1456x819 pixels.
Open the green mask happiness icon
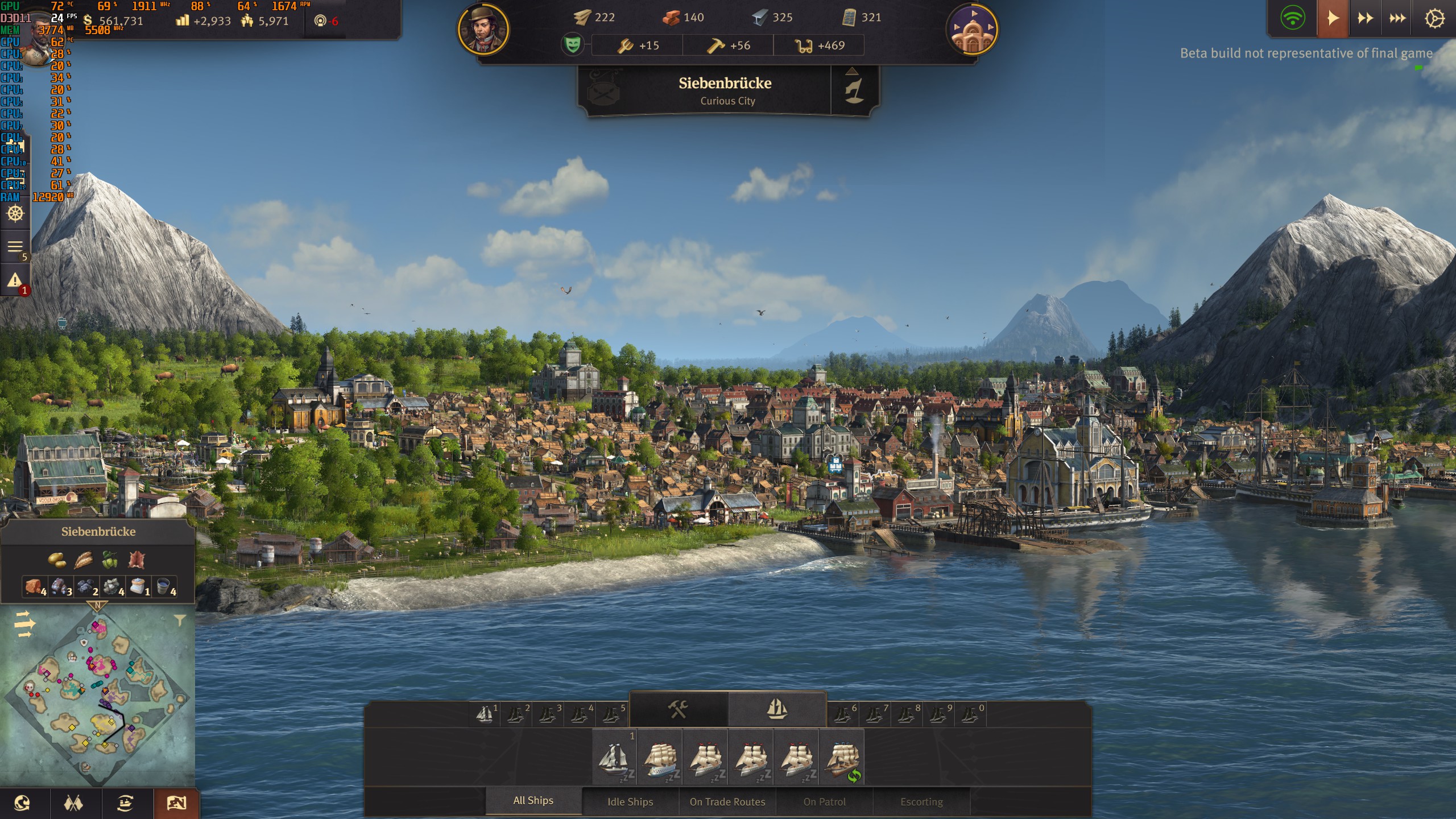coord(573,44)
